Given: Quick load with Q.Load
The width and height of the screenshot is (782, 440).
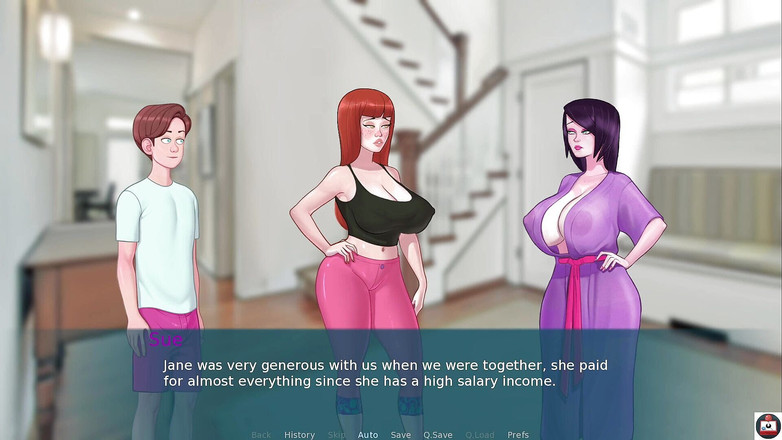Looking at the screenshot, I should (480, 435).
